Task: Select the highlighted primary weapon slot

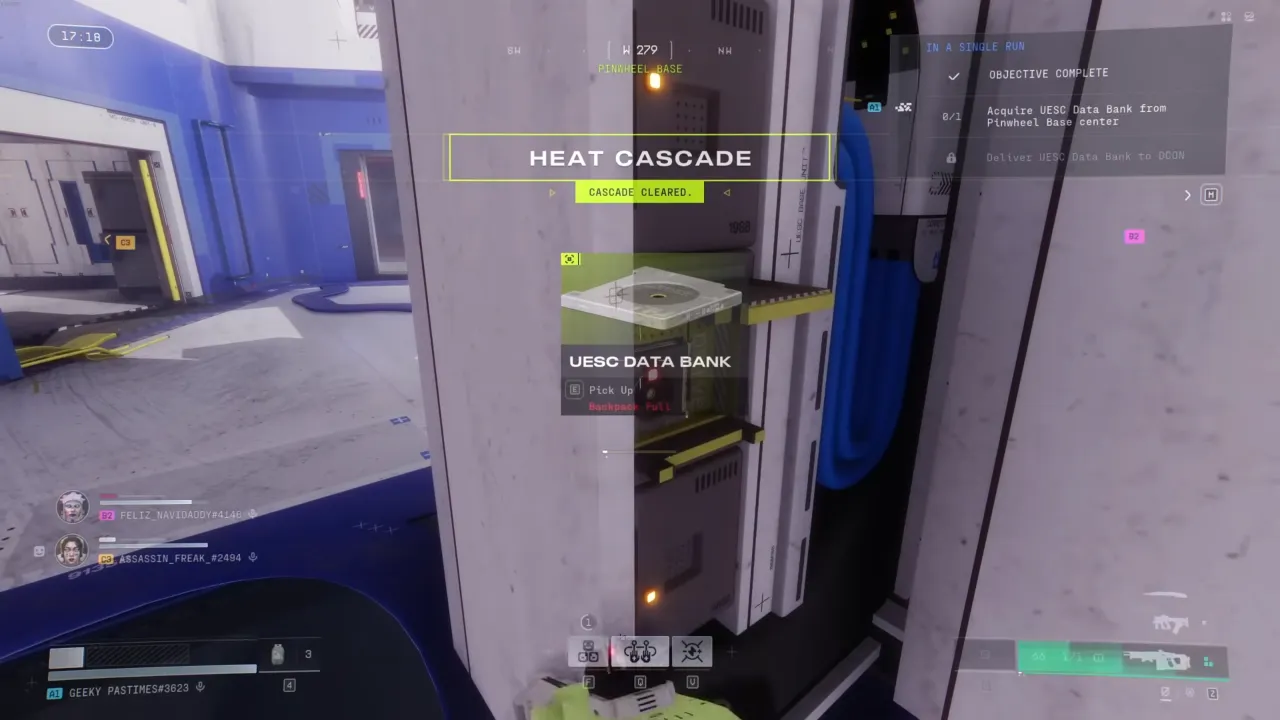Action: (1122, 660)
